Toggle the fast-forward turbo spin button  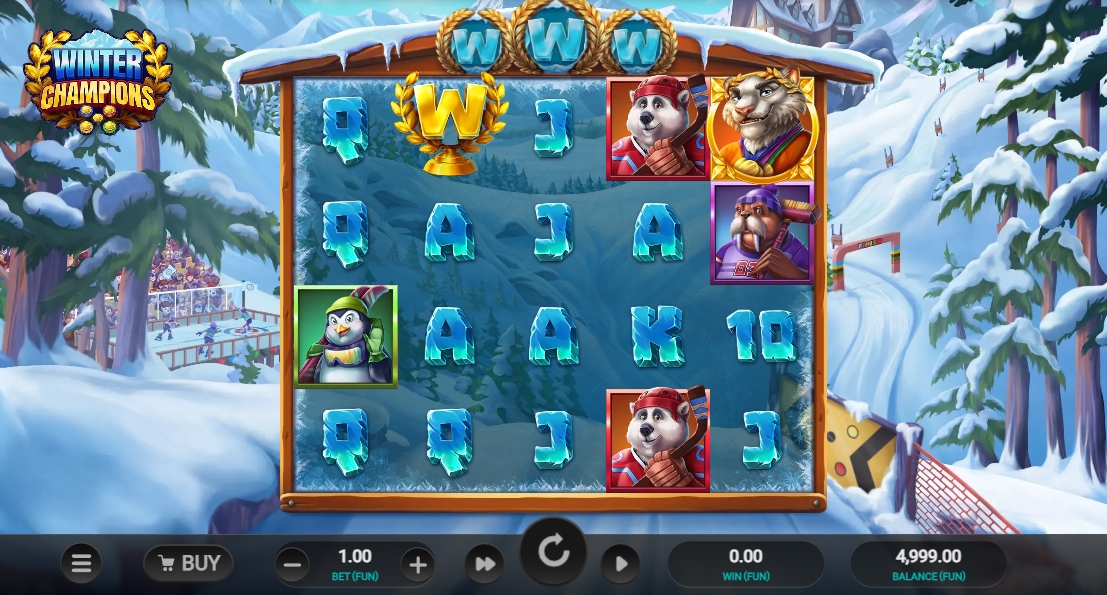coord(485,565)
